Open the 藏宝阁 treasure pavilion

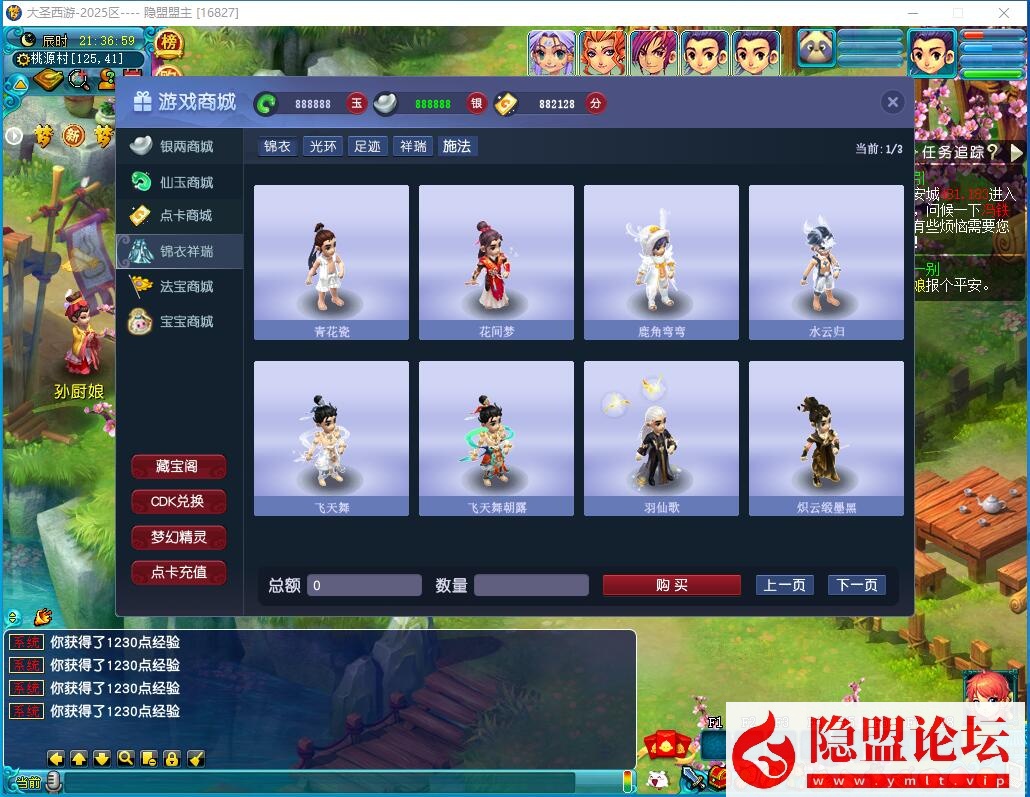(x=178, y=467)
